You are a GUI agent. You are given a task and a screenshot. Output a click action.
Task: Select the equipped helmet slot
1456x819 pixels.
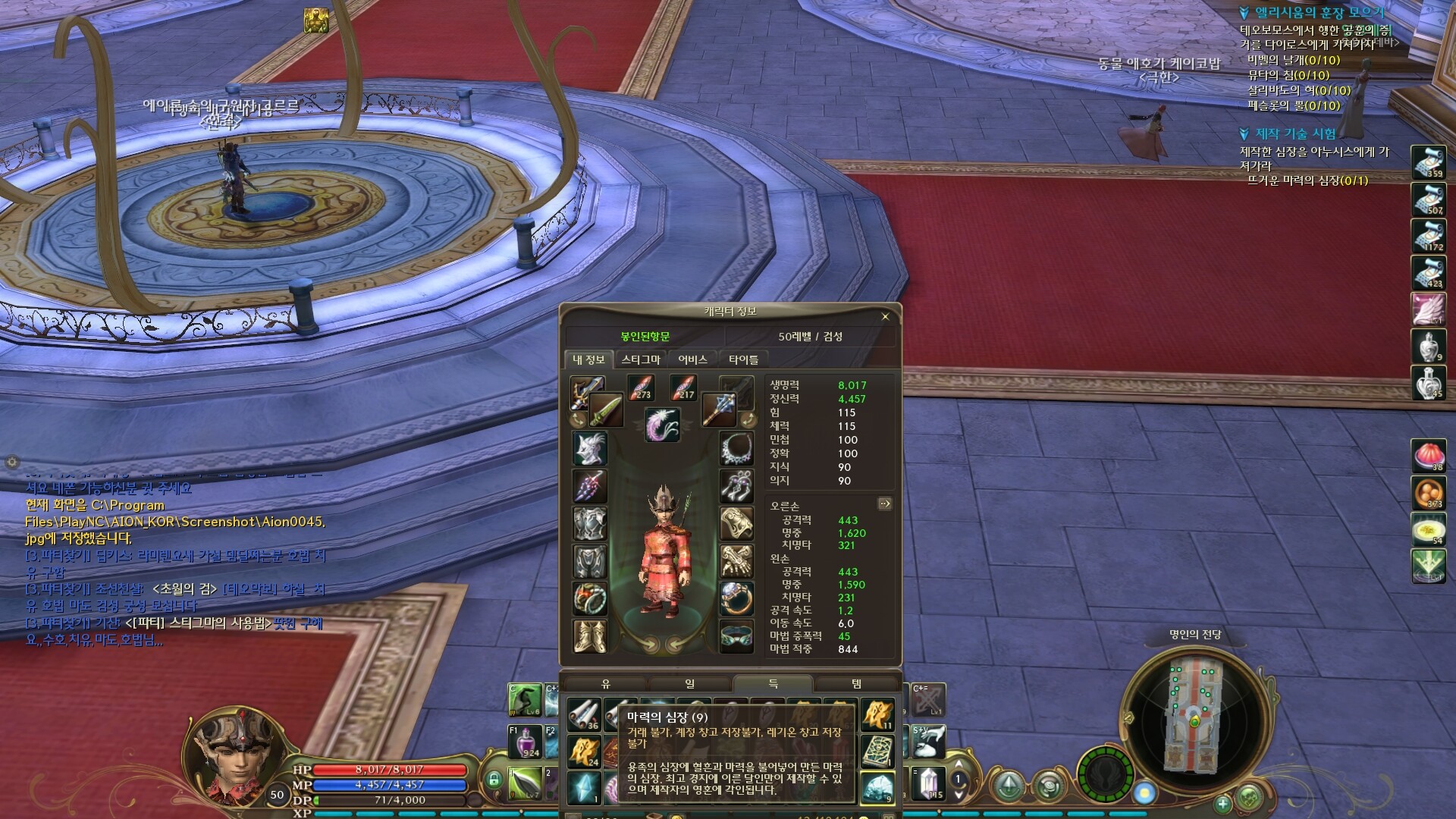point(589,449)
